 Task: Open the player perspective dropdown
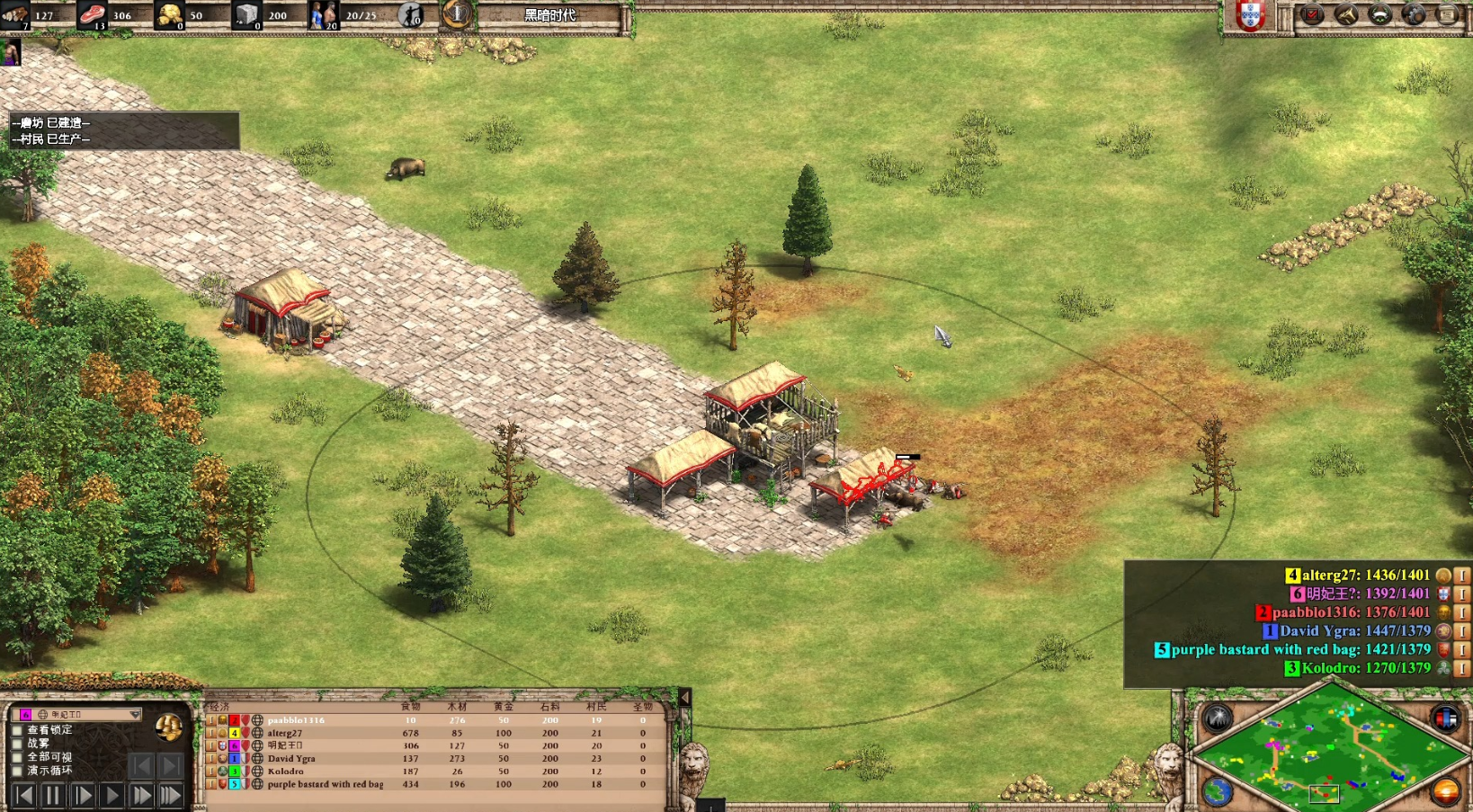[x=135, y=714]
